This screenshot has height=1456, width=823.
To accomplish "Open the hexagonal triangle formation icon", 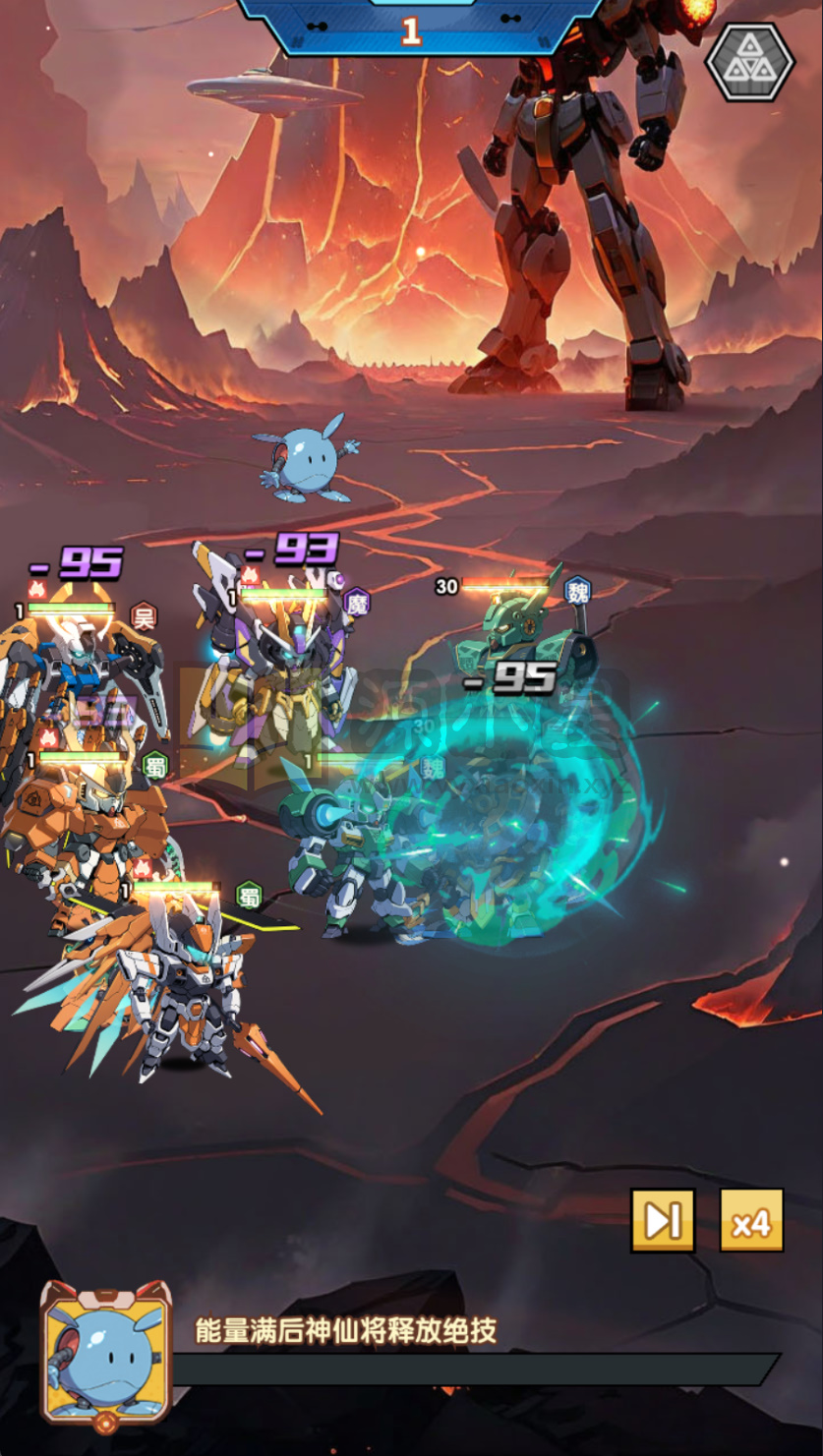I will (749, 61).
